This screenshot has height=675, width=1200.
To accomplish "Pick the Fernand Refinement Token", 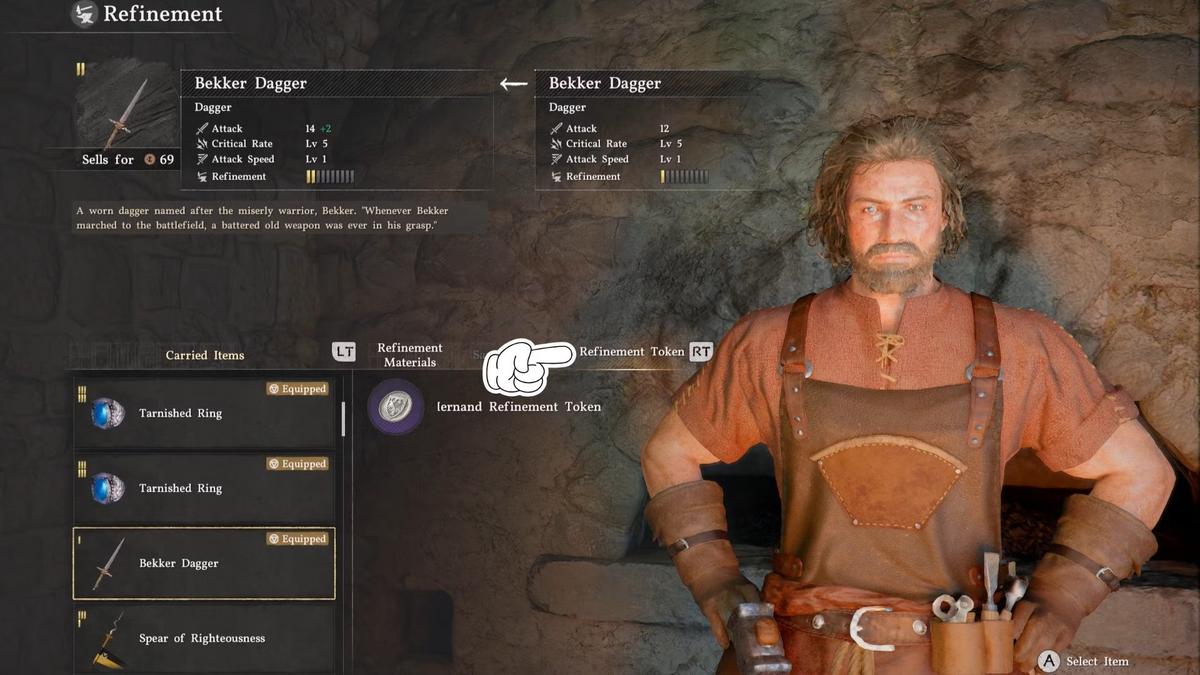I will (x=486, y=407).
